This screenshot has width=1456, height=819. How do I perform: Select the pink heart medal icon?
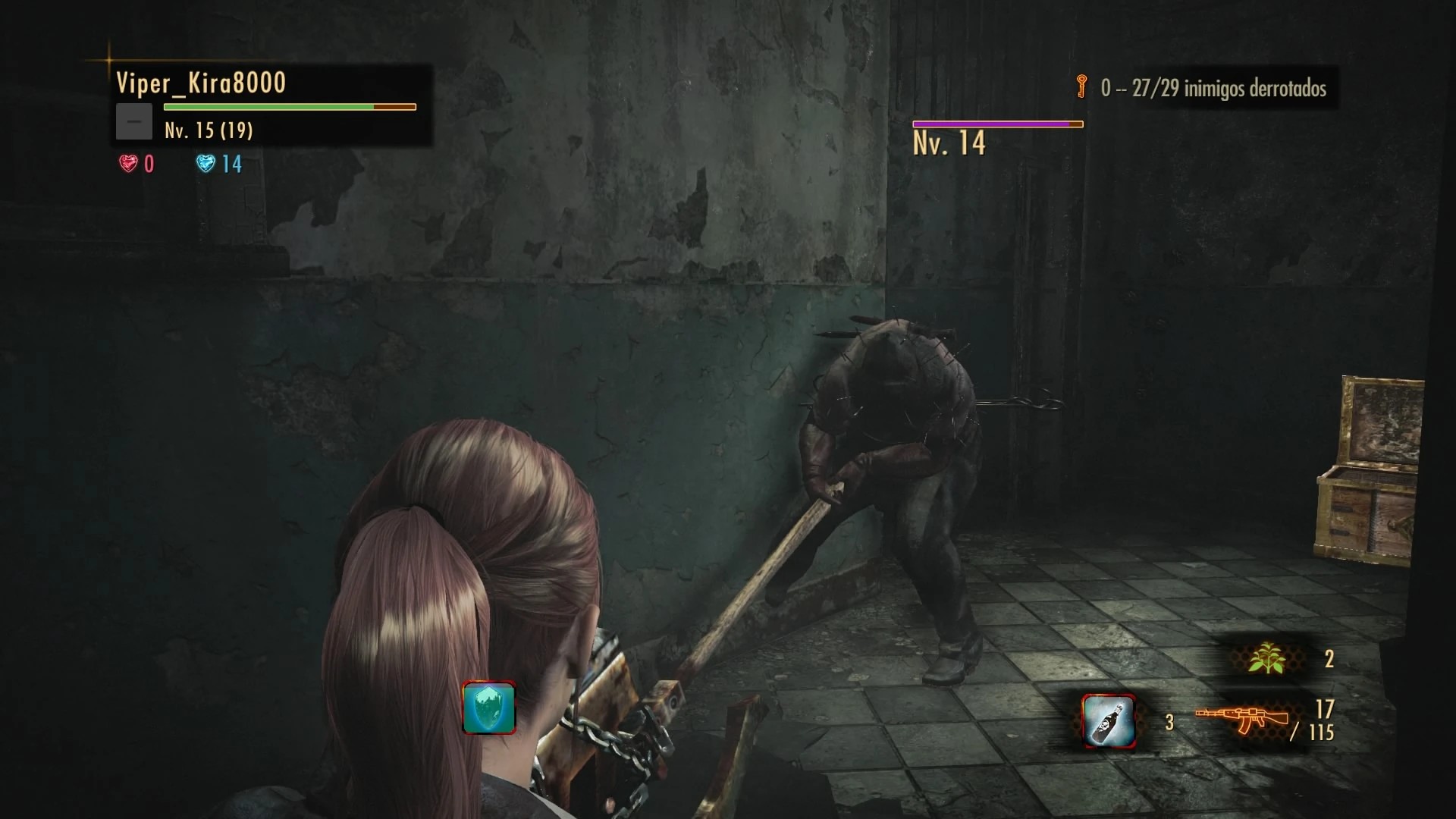tap(127, 163)
